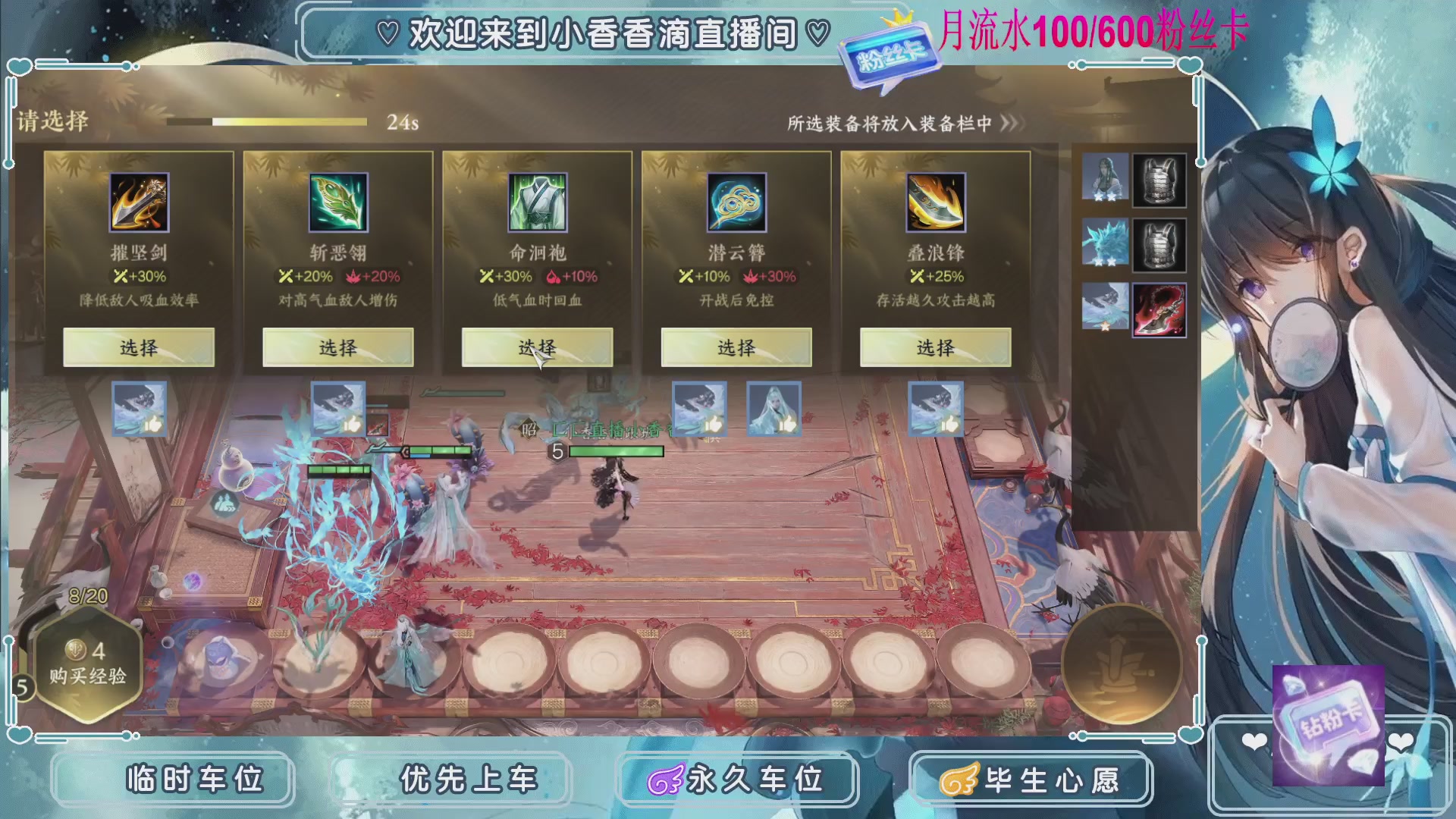Click the 命洞袍 robe icon
The image size is (1456, 819).
tap(536, 202)
